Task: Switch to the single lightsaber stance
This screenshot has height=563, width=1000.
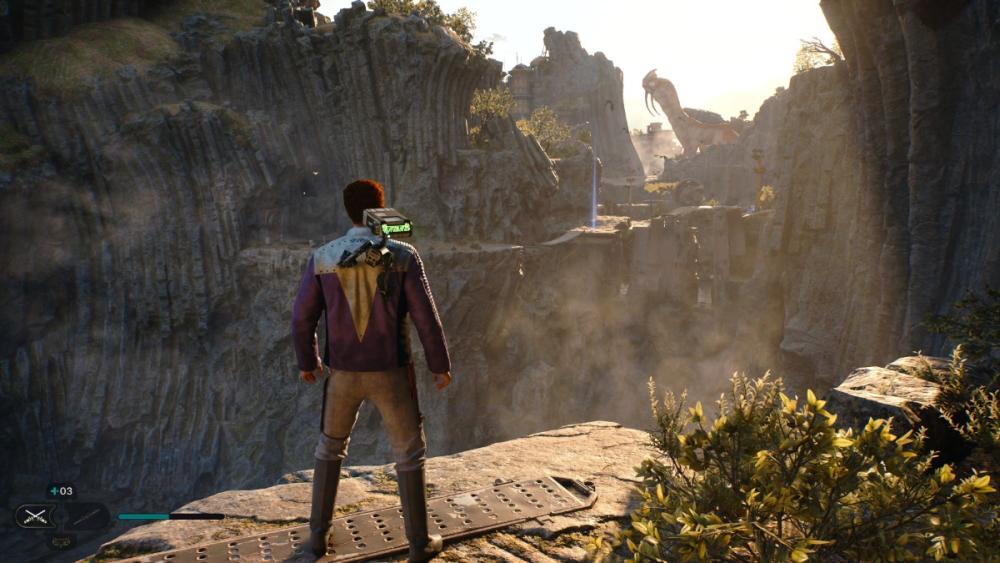Action: pos(88,516)
